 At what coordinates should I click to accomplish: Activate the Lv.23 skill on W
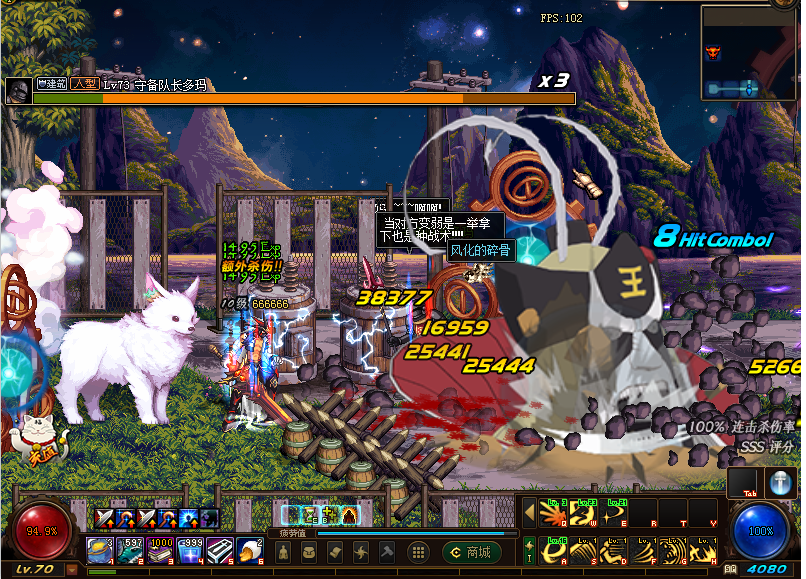[583, 514]
